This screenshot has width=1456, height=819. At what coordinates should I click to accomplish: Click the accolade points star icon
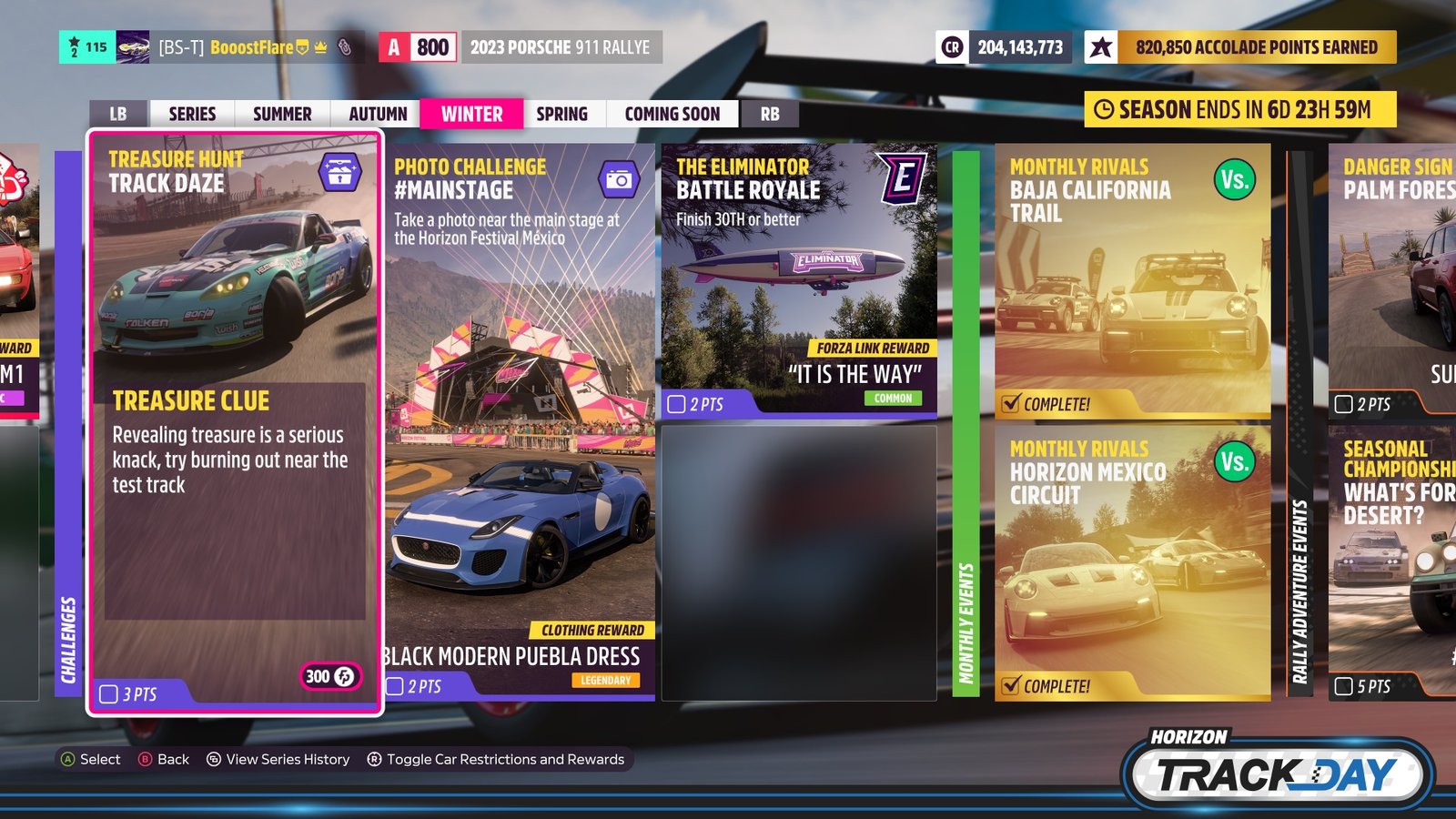pos(1101,46)
